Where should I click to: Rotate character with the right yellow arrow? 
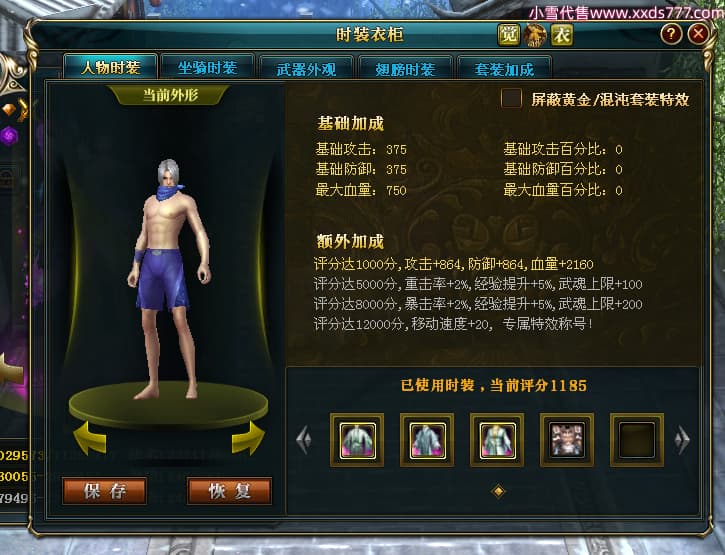click(x=247, y=437)
